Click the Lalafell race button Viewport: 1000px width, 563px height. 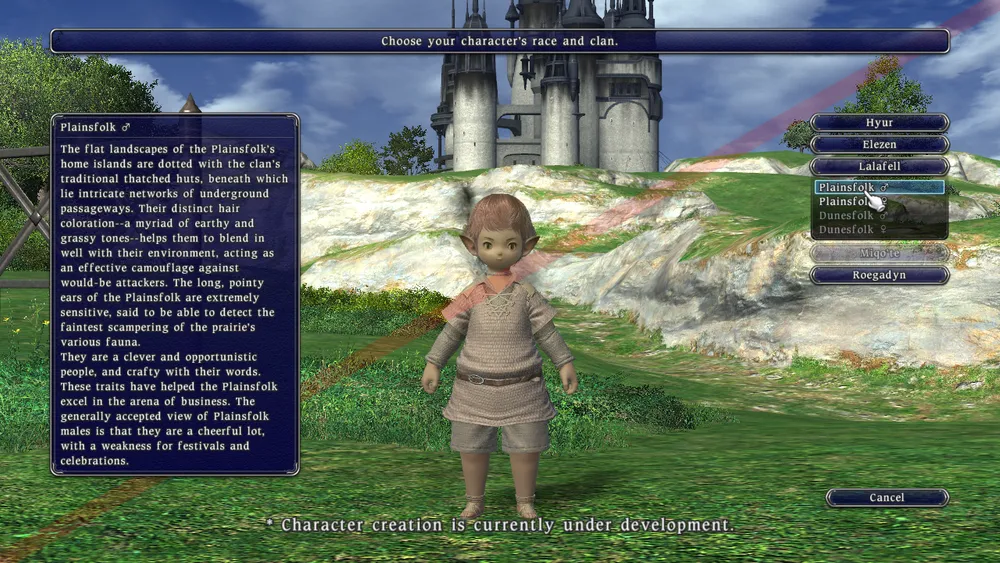(x=879, y=167)
